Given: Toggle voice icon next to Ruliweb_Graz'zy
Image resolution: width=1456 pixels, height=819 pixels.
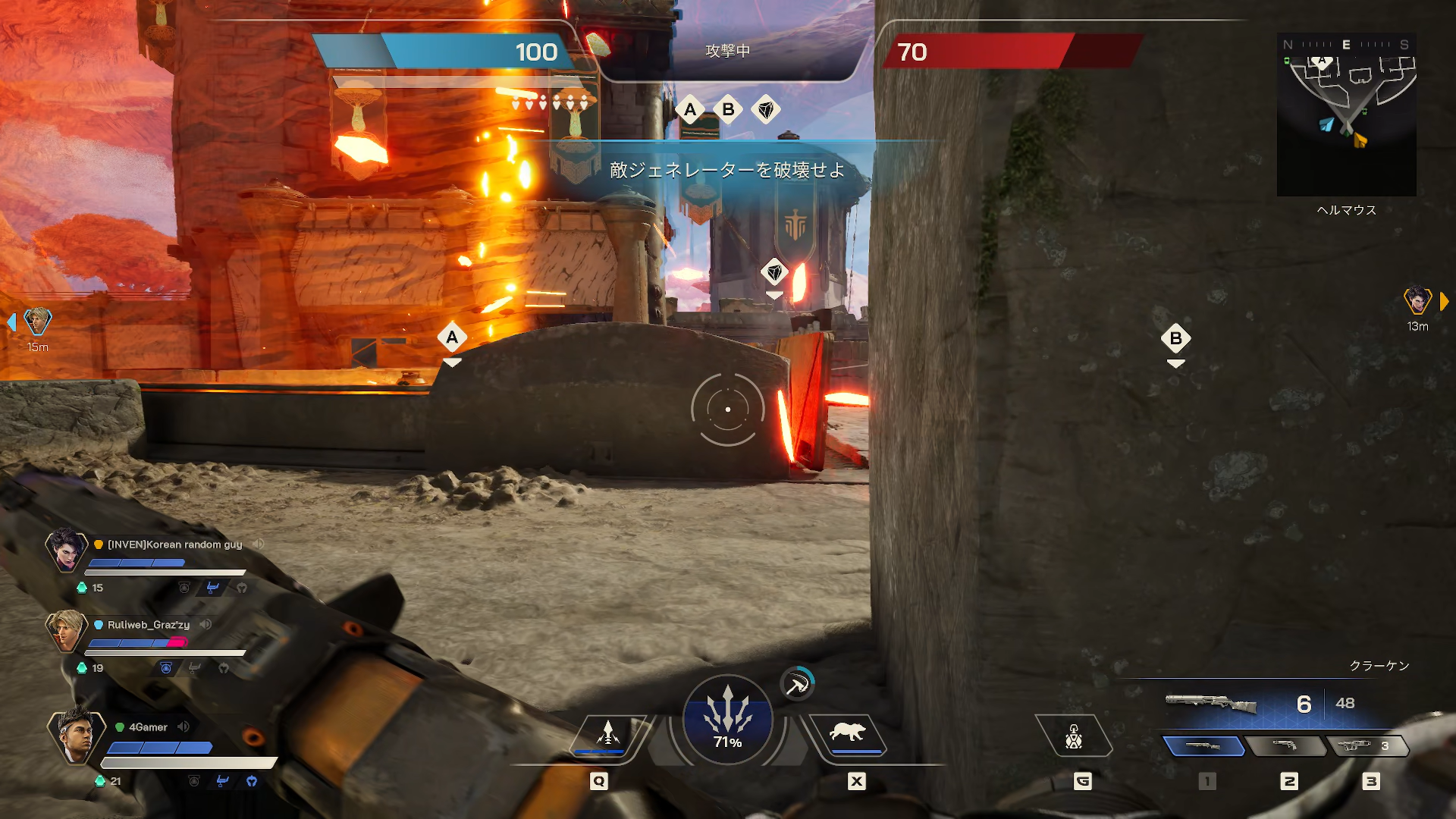Looking at the screenshot, I should click(206, 624).
